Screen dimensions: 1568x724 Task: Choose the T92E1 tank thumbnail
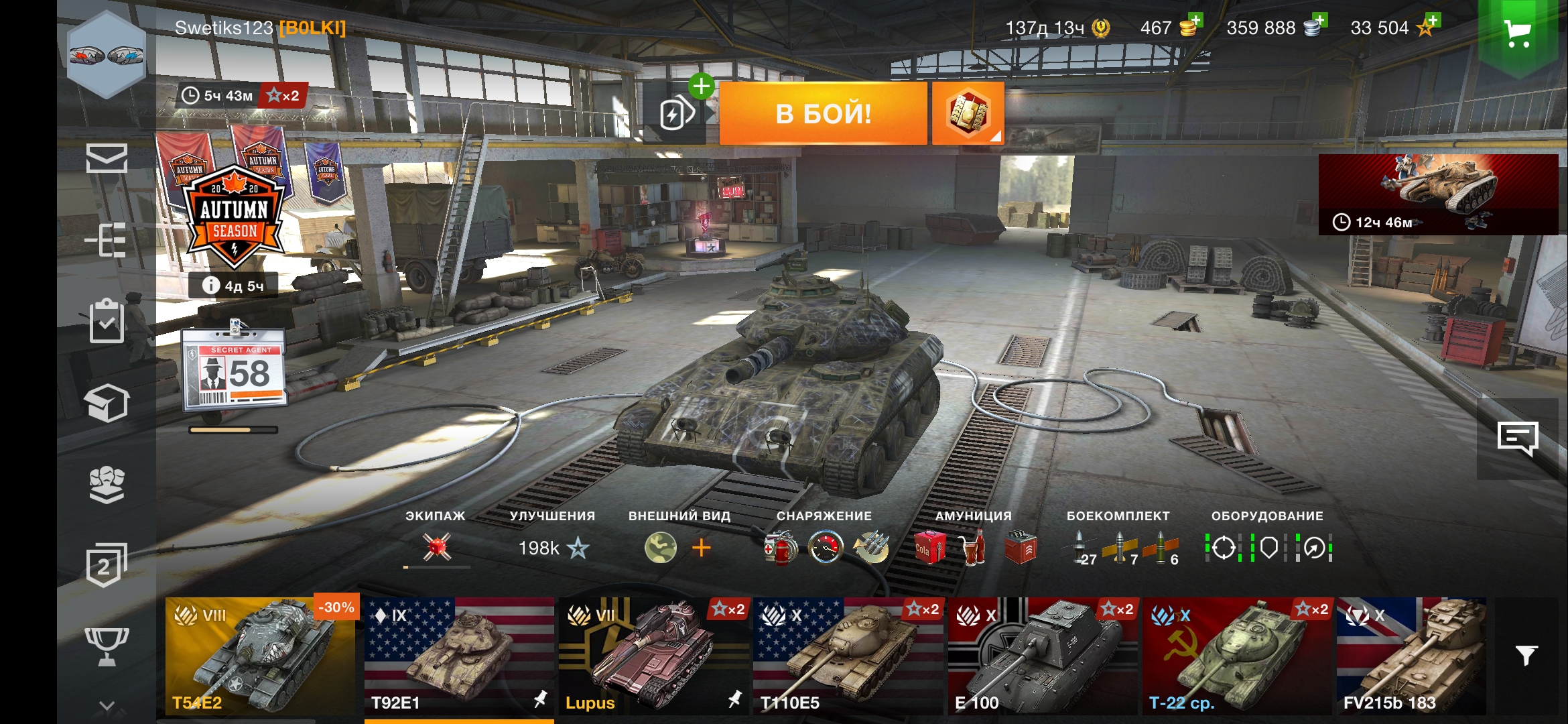(x=458, y=656)
